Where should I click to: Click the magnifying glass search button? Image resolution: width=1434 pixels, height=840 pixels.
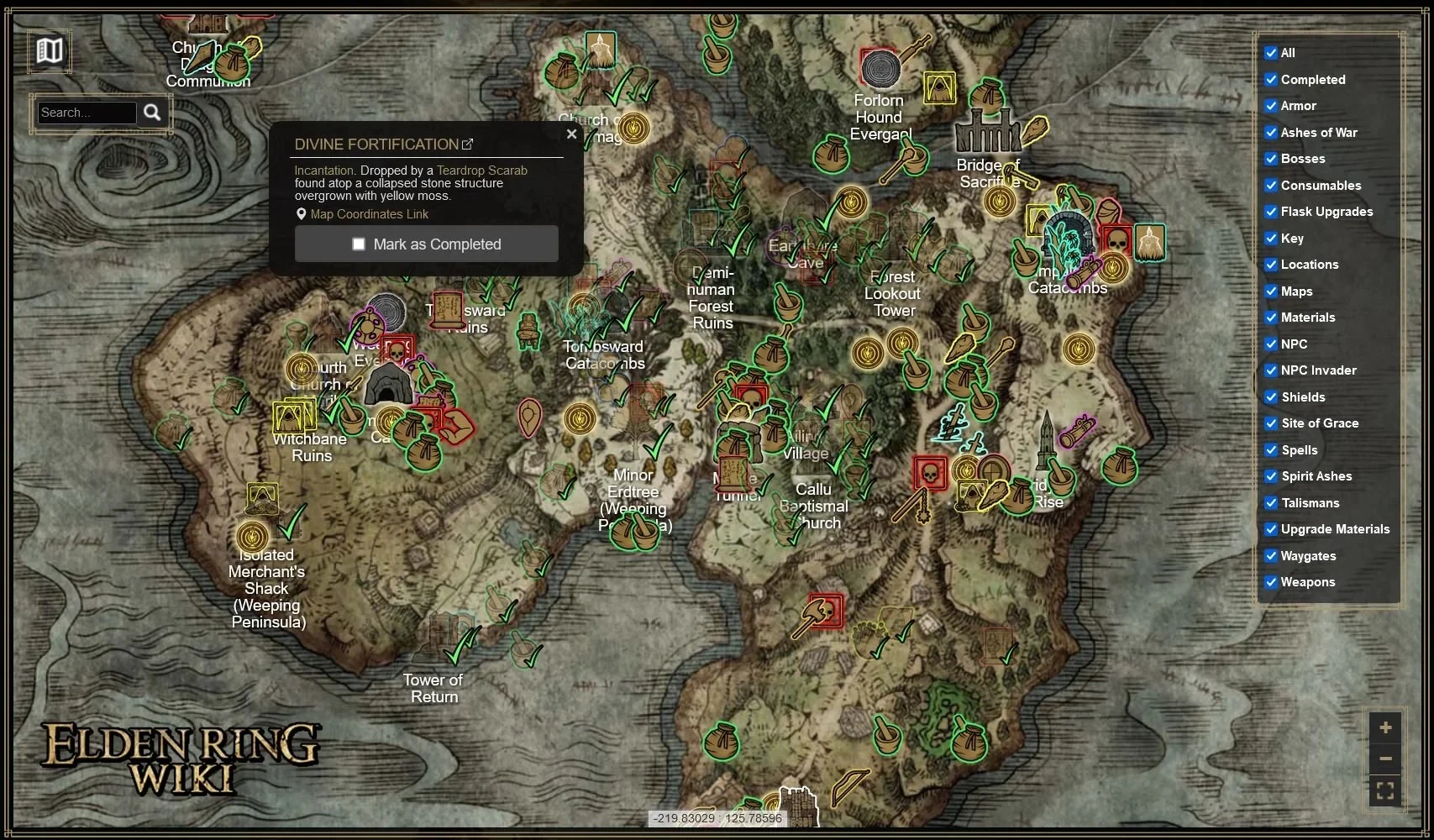(x=152, y=113)
